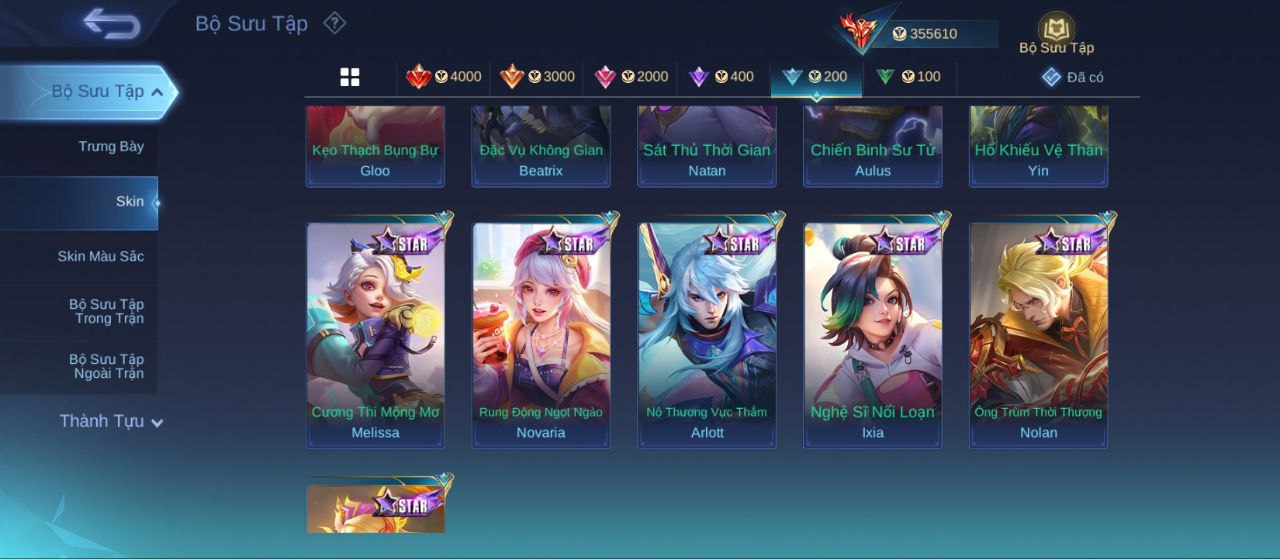This screenshot has height=559, width=1280.
Task: Select Melissa's Cương Thi Mộng Mơ skin
Action: coord(375,335)
